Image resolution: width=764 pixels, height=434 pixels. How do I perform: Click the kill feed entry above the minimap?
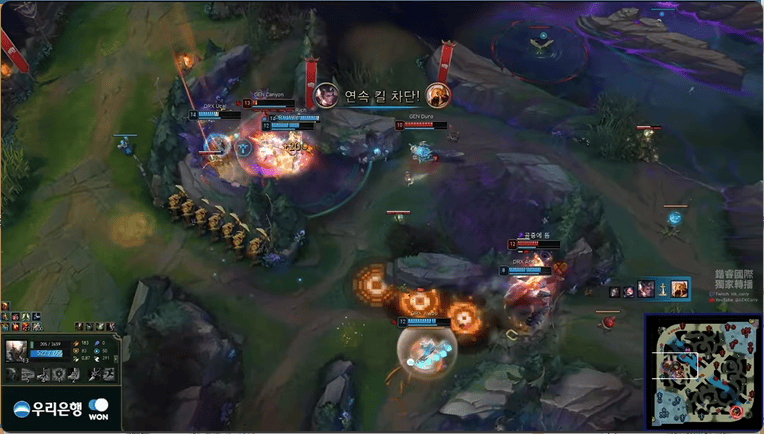pyautogui.click(x=650, y=289)
